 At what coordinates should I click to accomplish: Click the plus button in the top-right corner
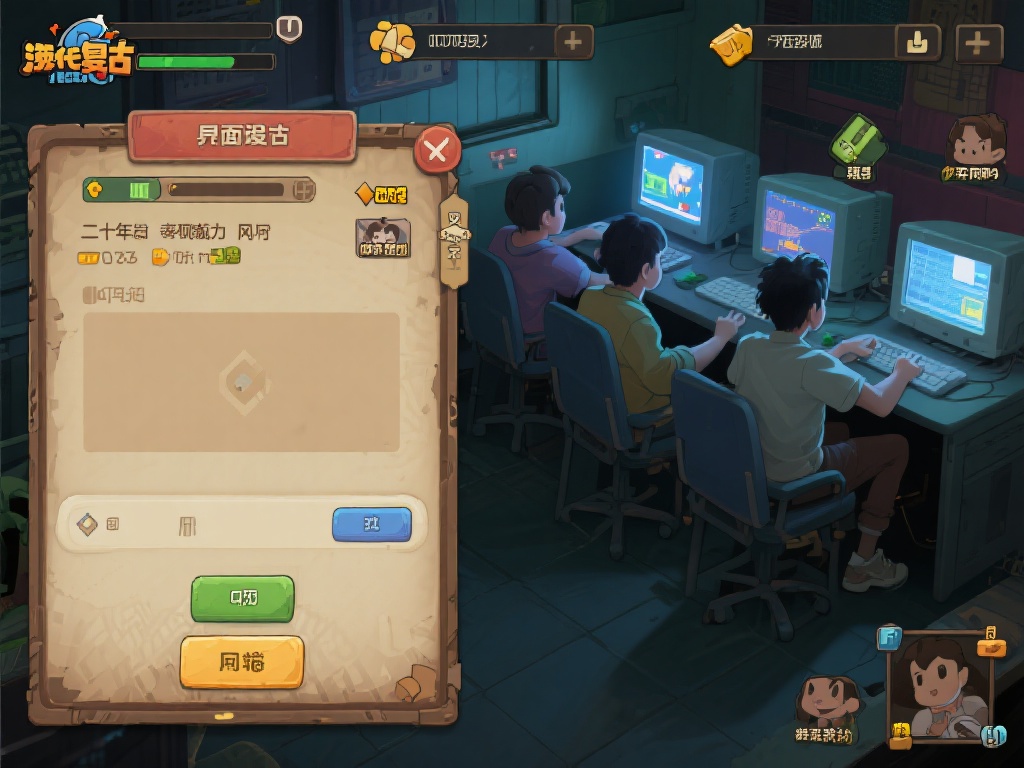pyautogui.click(x=978, y=43)
